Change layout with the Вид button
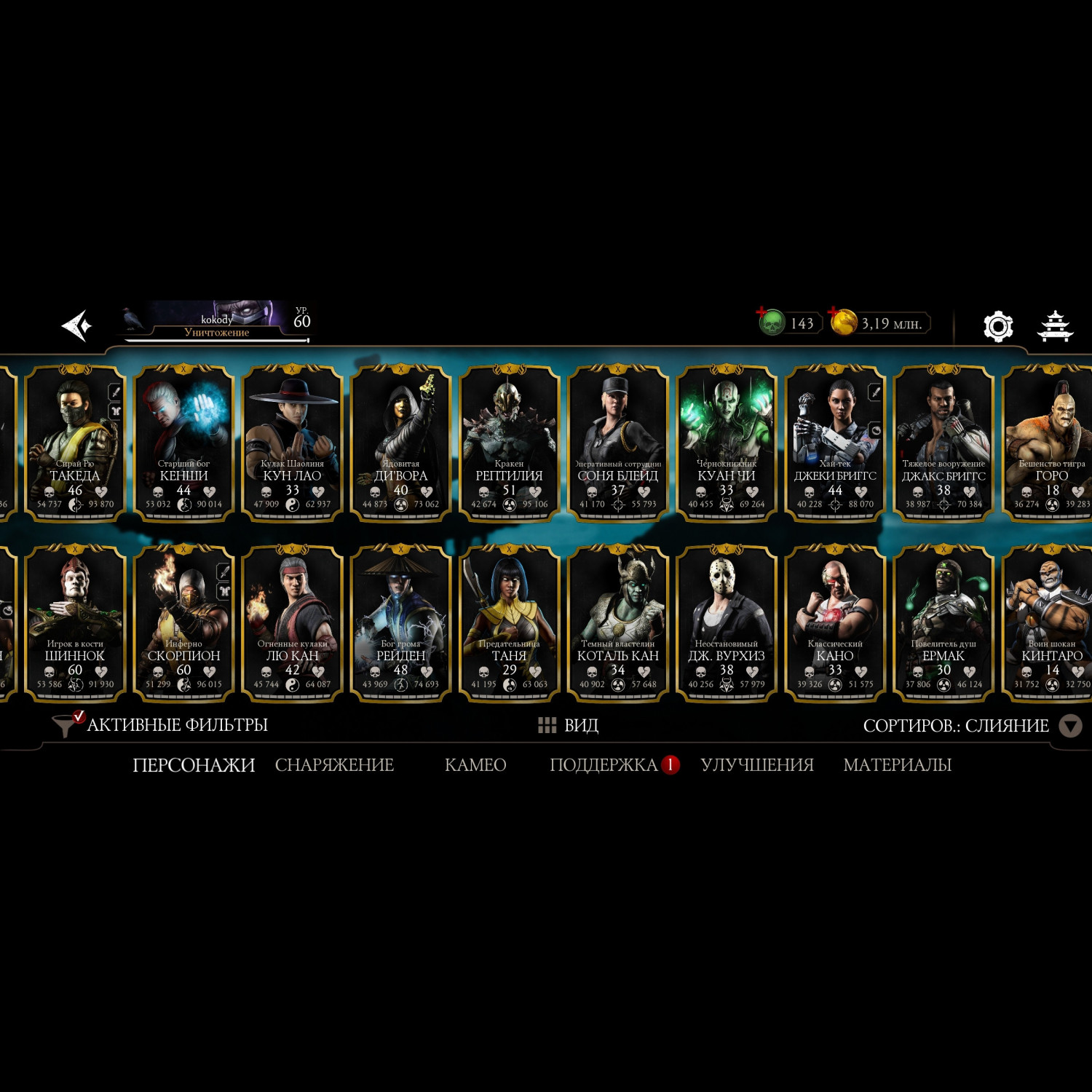The width and height of the screenshot is (1092, 1092). [x=569, y=725]
